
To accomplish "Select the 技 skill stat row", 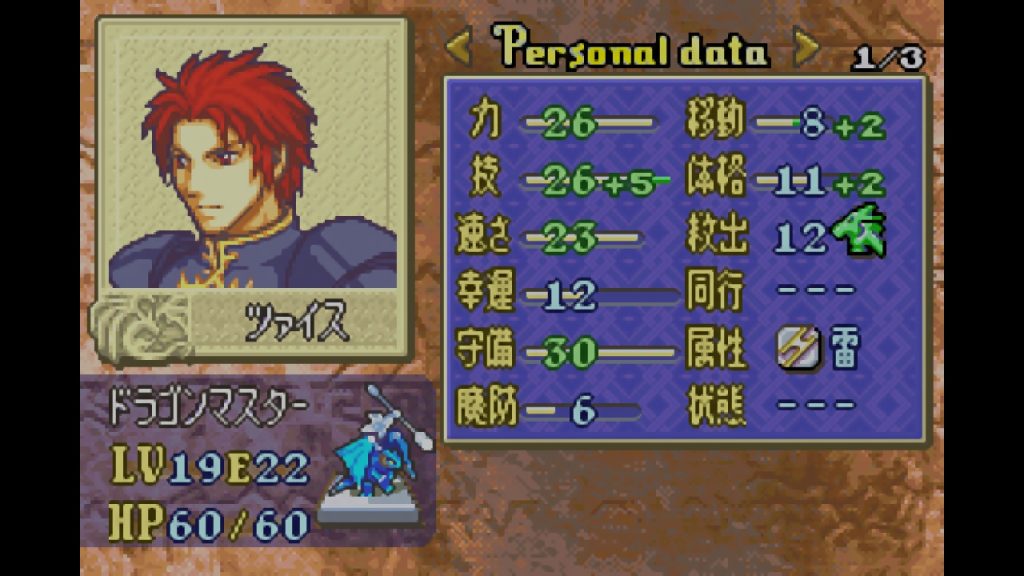I will (x=562, y=181).
